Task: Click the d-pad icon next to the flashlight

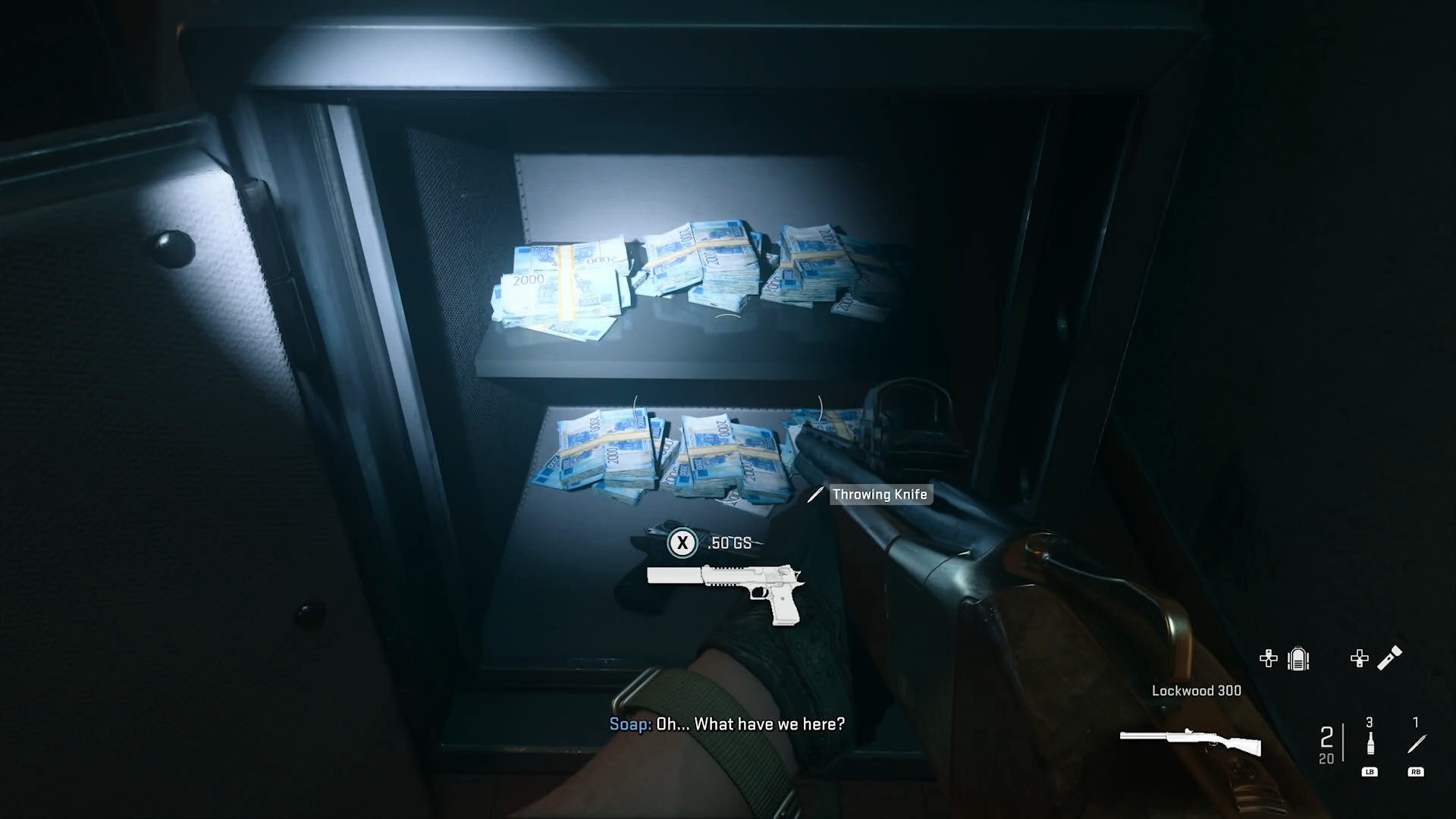Action: tap(1360, 660)
